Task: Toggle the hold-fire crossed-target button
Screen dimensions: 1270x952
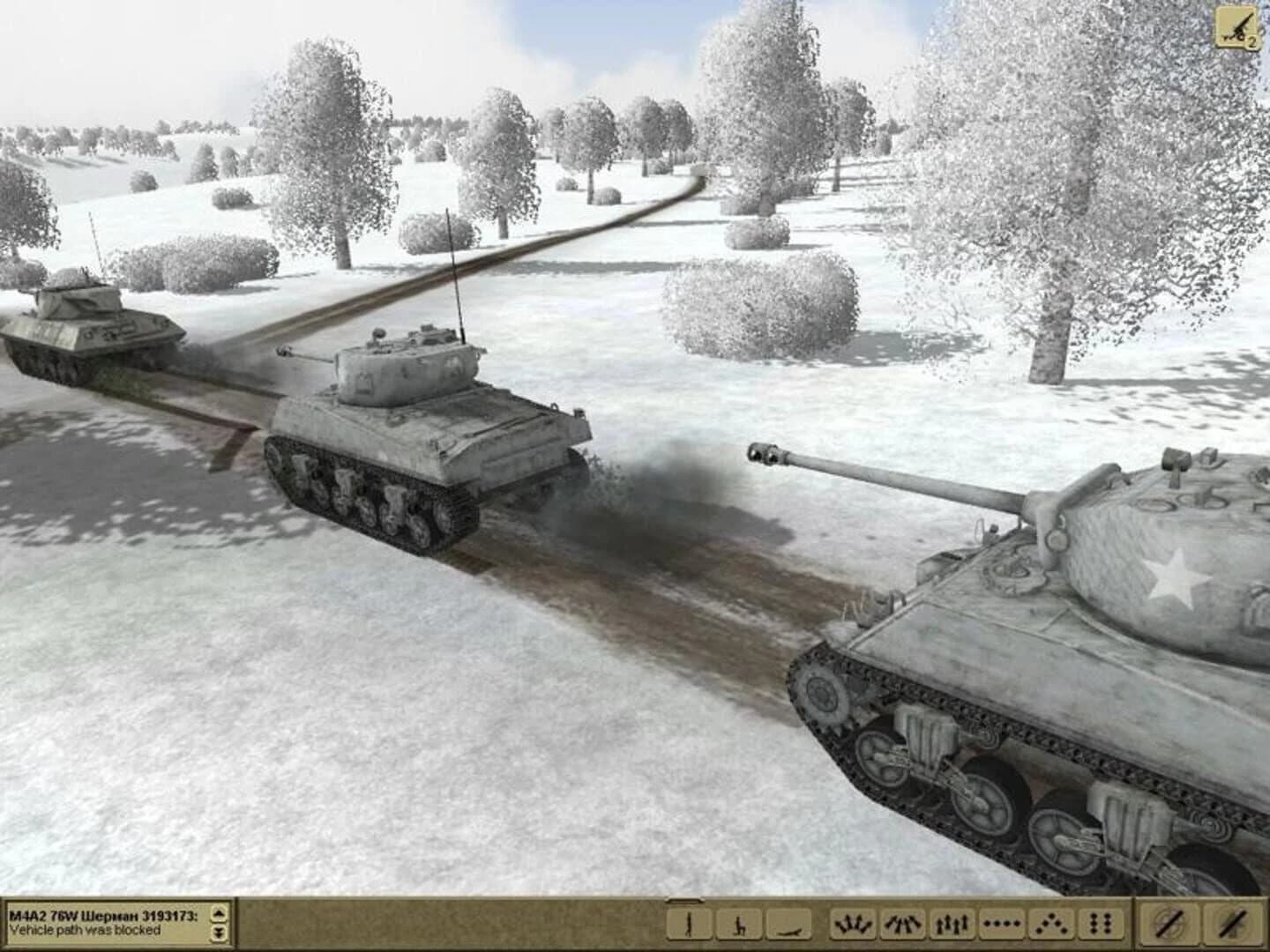Action: click(1170, 926)
